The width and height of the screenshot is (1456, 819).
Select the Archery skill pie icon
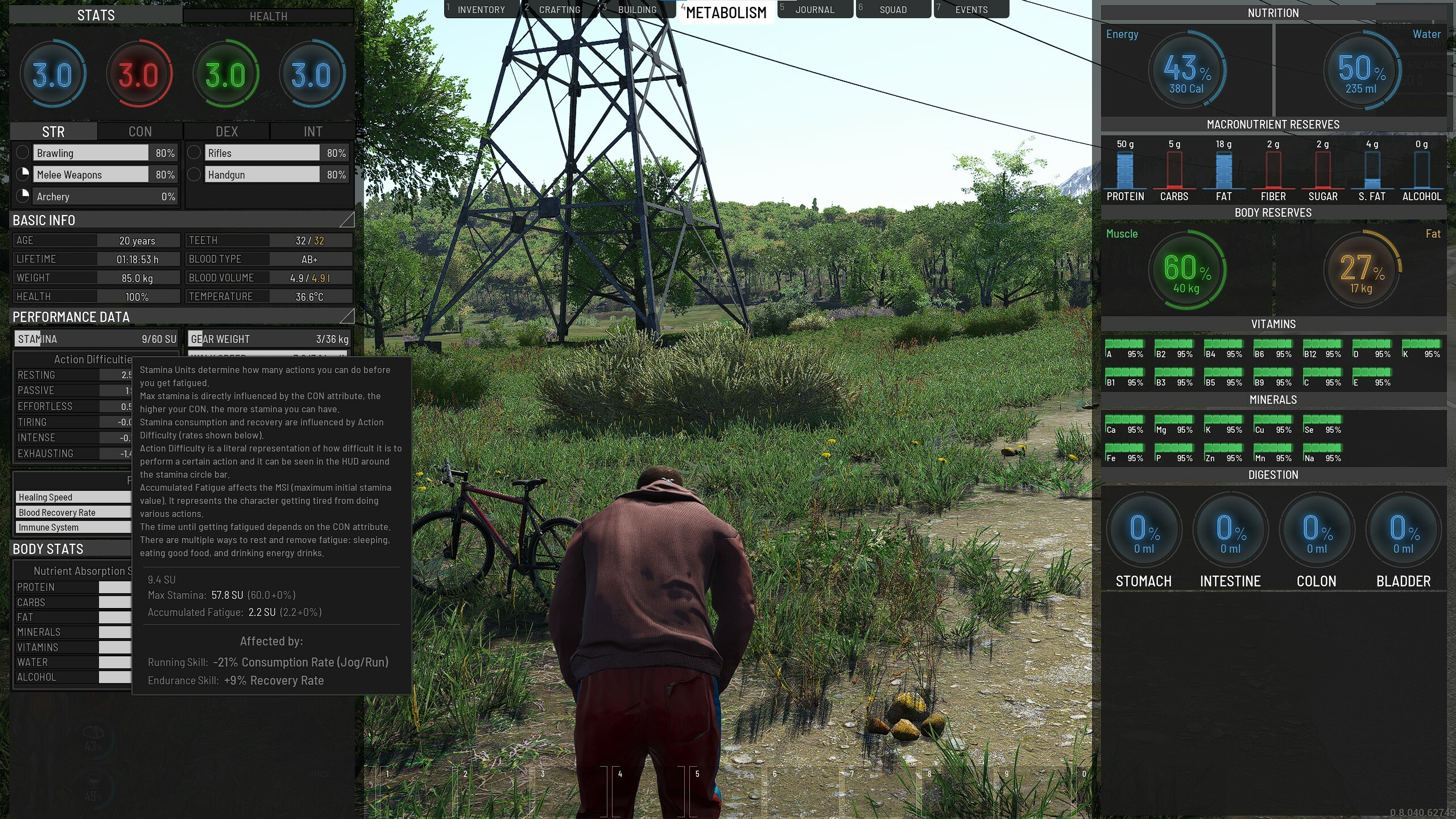23,196
